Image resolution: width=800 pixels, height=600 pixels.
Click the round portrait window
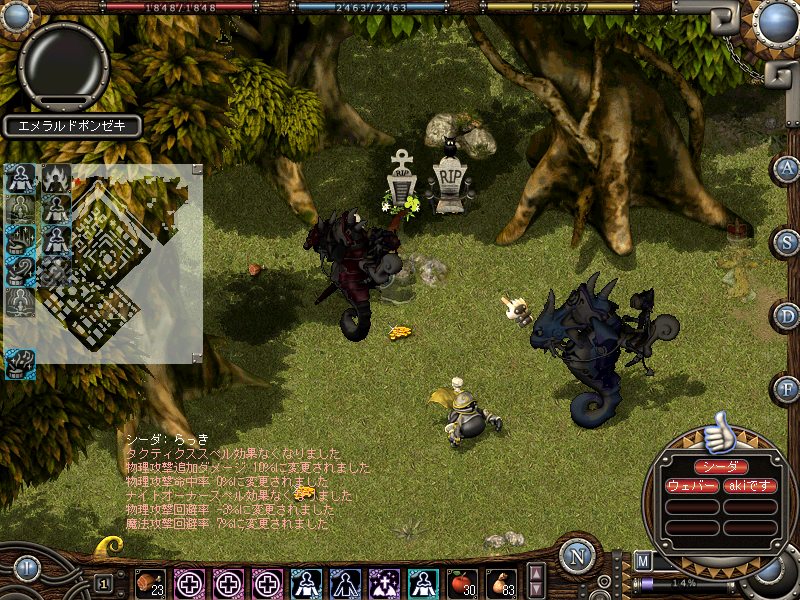(x=64, y=63)
